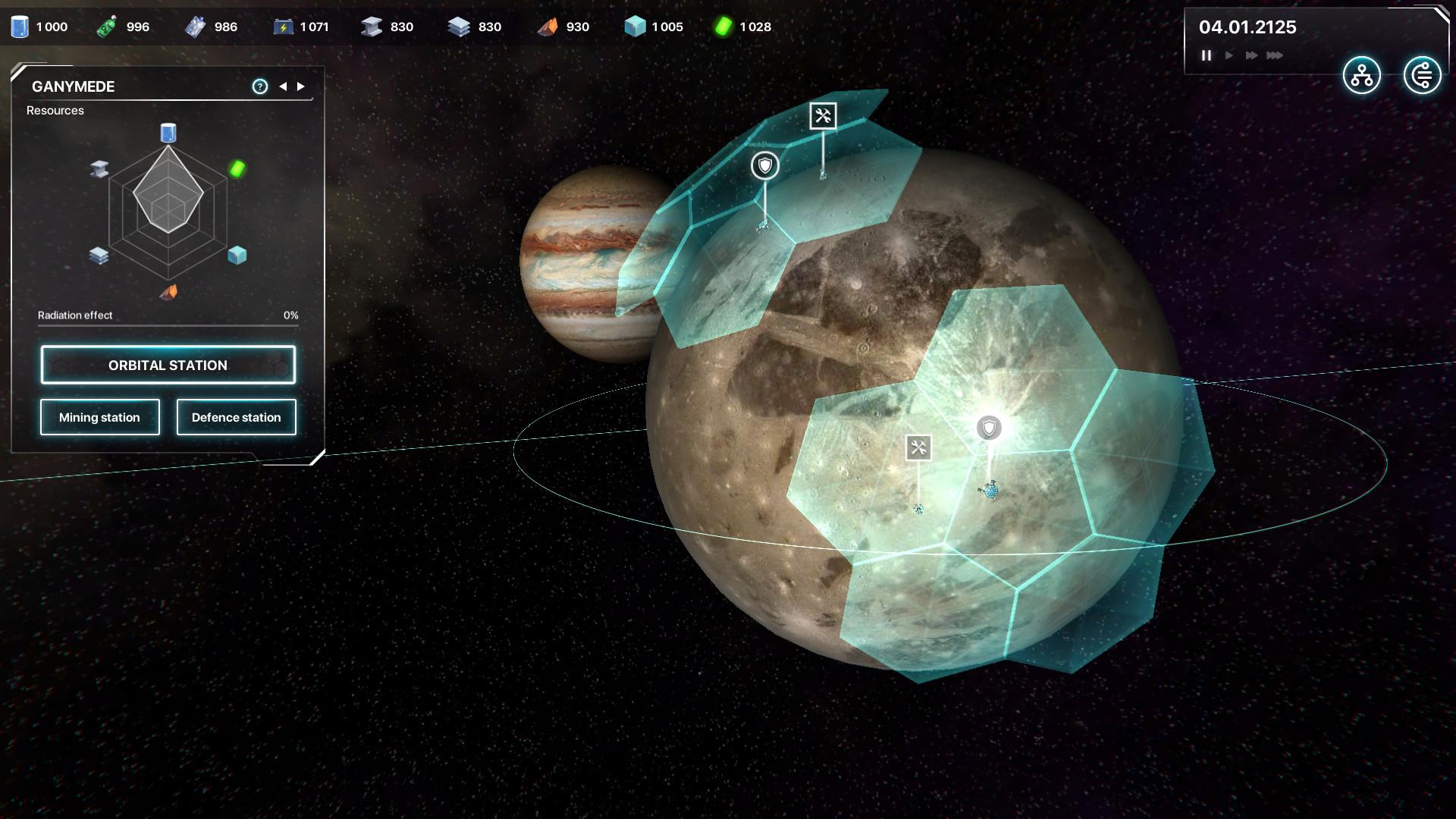Select the Mining station button
Image resolution: width=1456 pixels, height=819 pixels.
pos(99,417)
